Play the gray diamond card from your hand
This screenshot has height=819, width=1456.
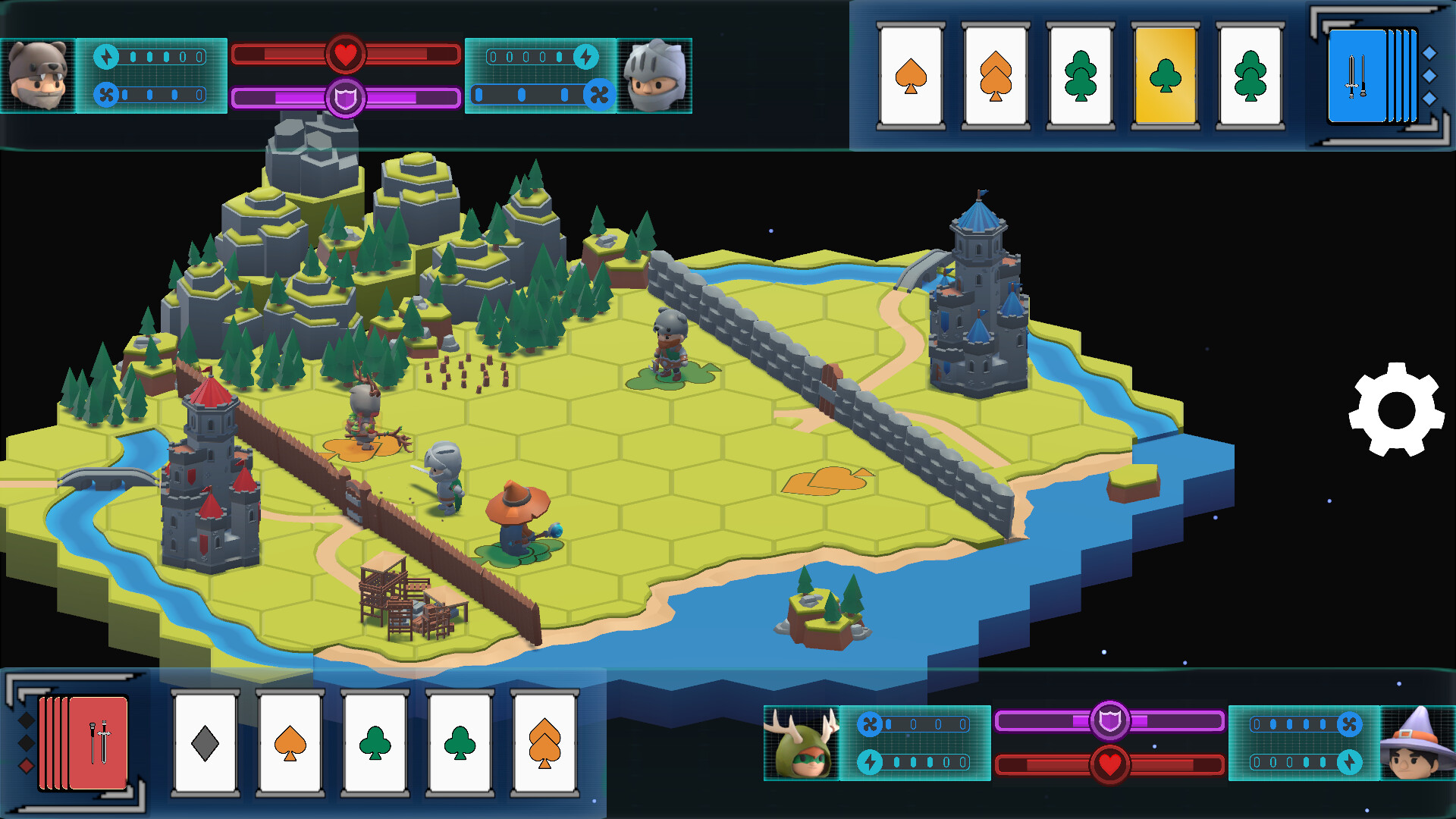pyautogui.click(x=206, y=739)
